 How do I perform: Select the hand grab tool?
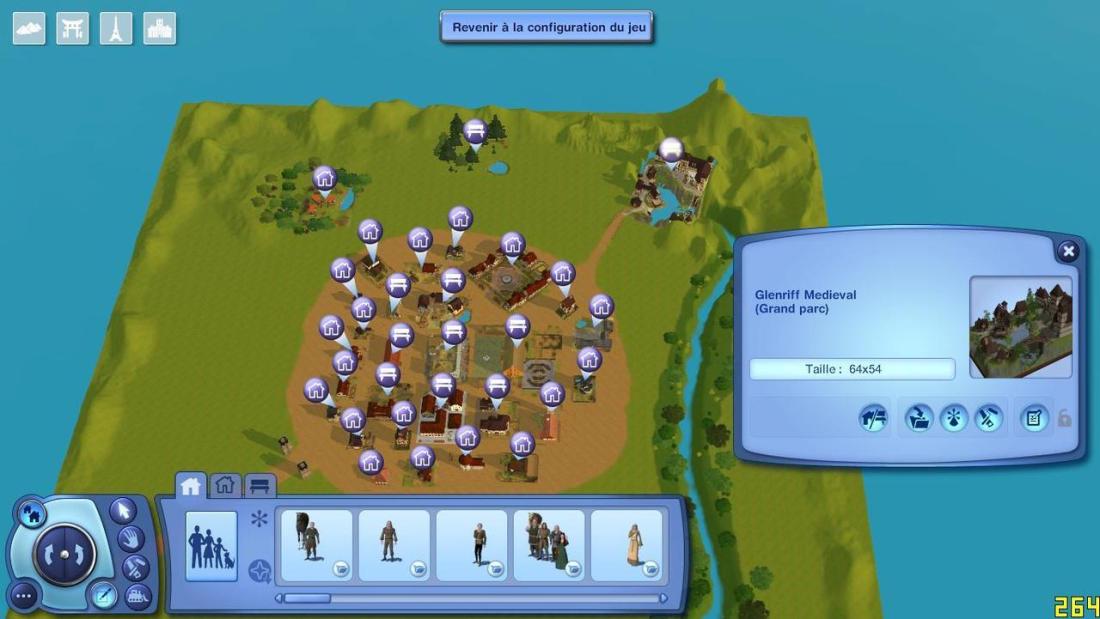tap(130, 539)
